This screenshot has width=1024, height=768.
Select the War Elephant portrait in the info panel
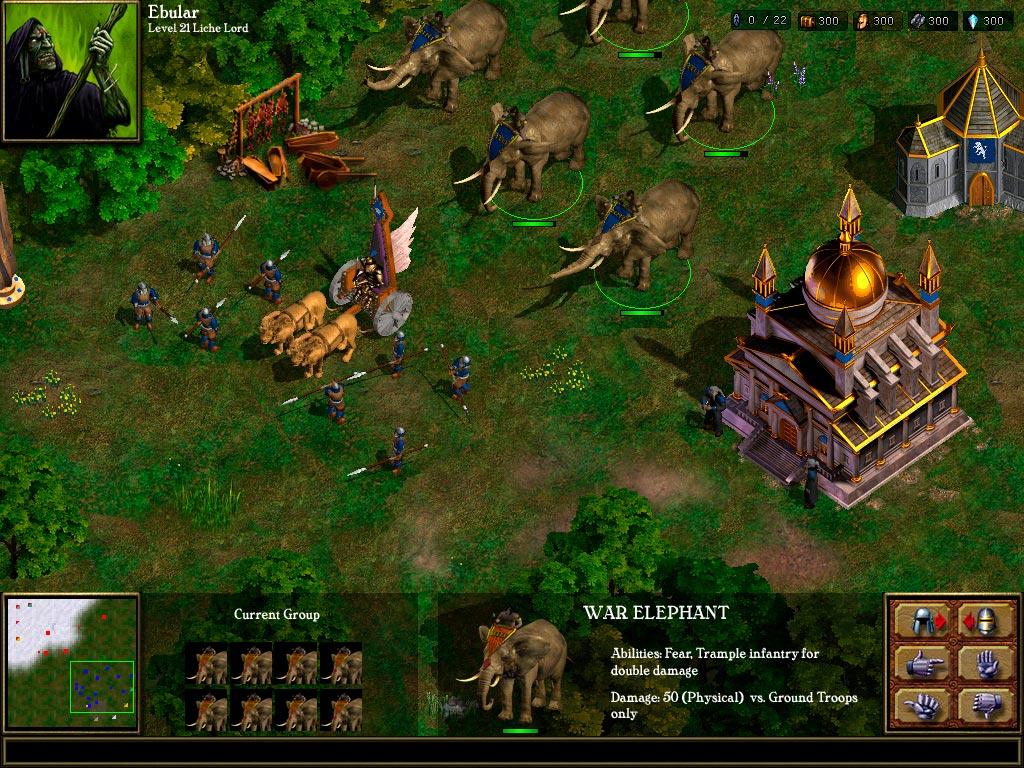[x=517, y=667]
